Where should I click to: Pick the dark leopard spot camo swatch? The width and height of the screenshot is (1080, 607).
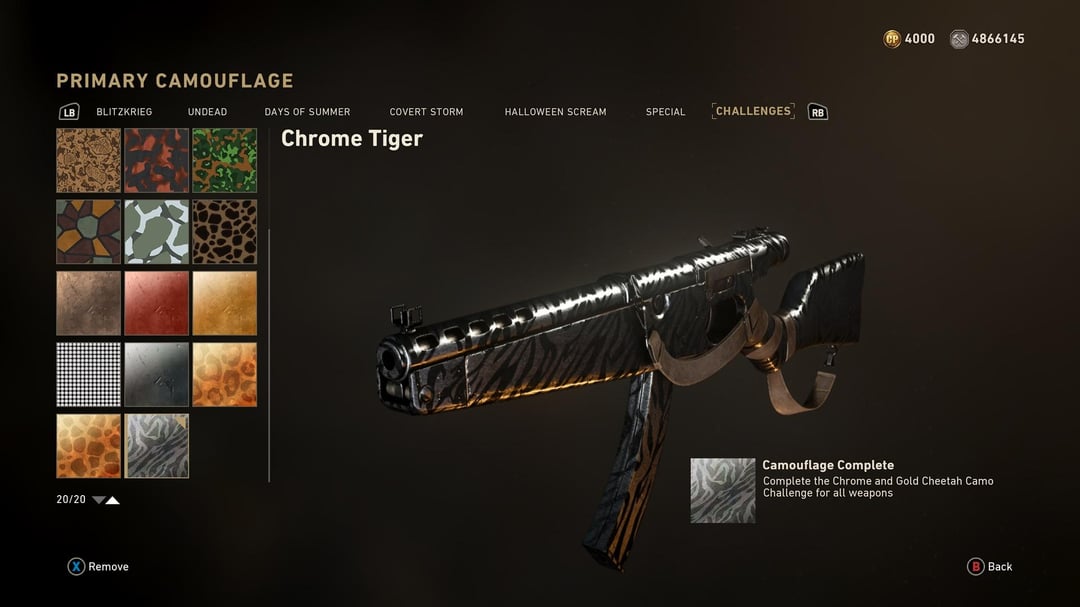[224, 232]
